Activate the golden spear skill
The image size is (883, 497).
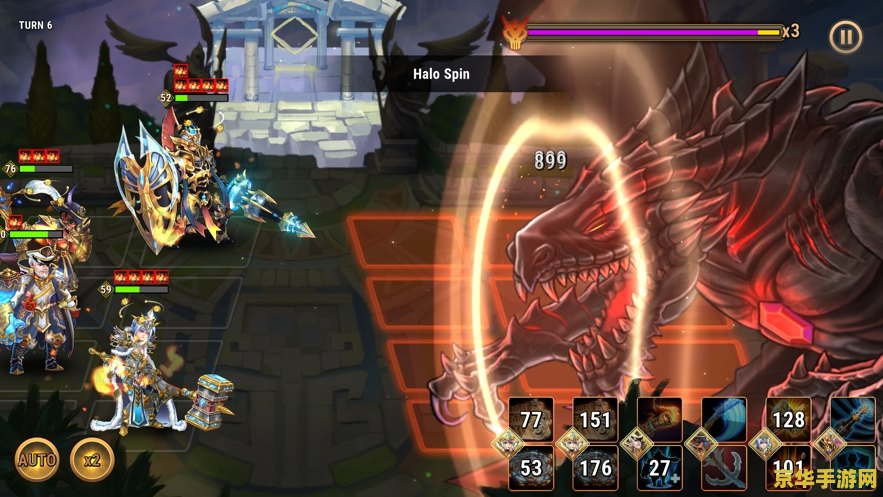click(x=852, y=419)
